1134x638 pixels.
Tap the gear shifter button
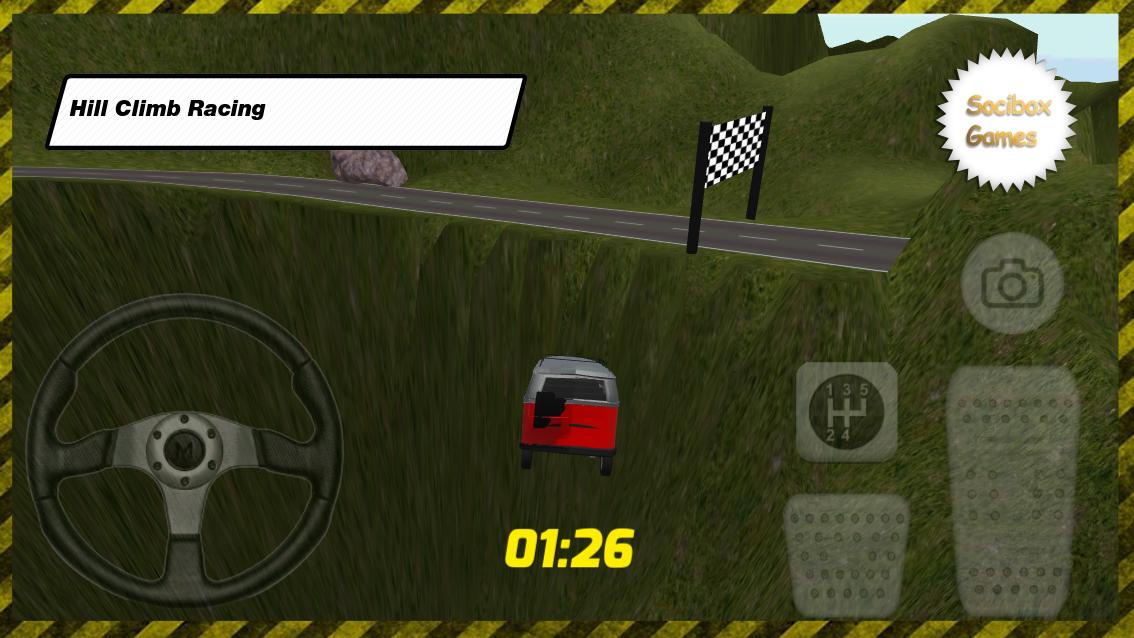(x=846, y=411)
